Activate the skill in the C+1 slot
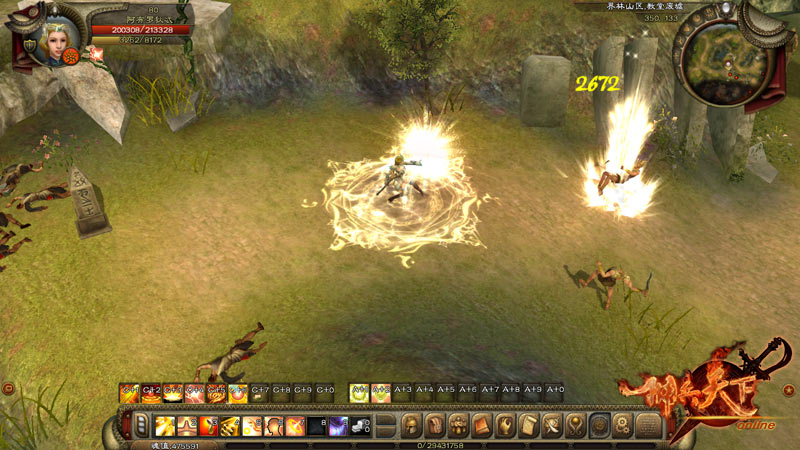 click(x=129, y=393)
